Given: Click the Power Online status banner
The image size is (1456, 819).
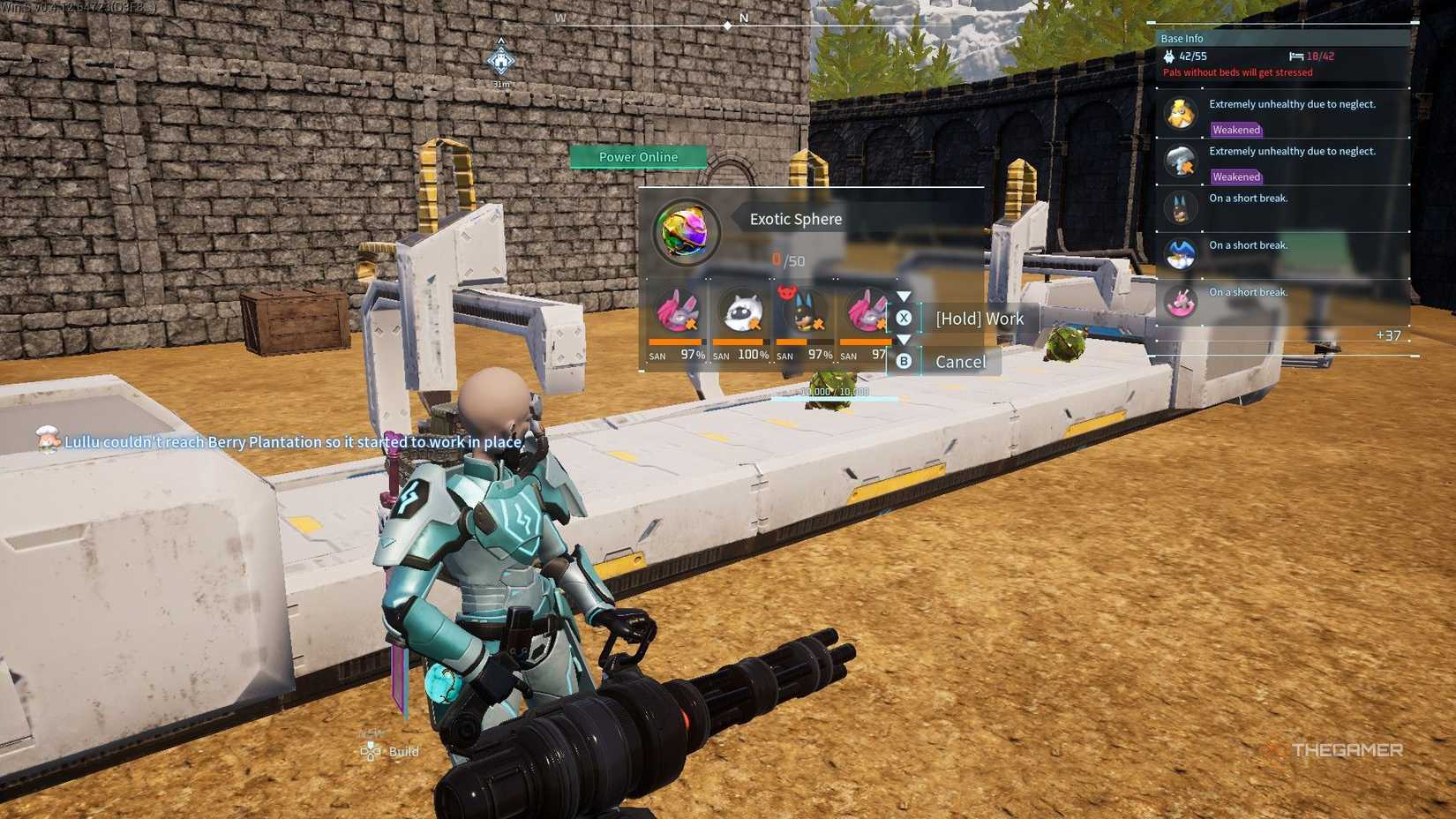Looking at the screenshot, I should [638, 156].
